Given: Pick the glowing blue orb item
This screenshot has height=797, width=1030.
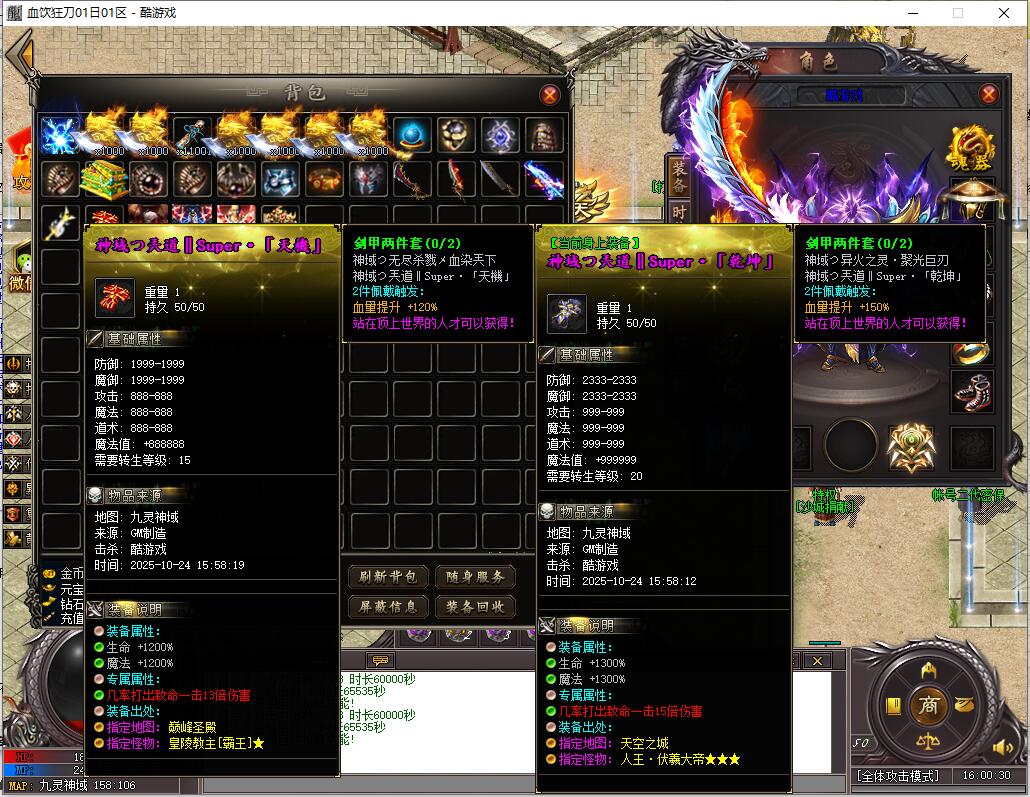Looking at the screenshot, I should click(x=411, y=135).
